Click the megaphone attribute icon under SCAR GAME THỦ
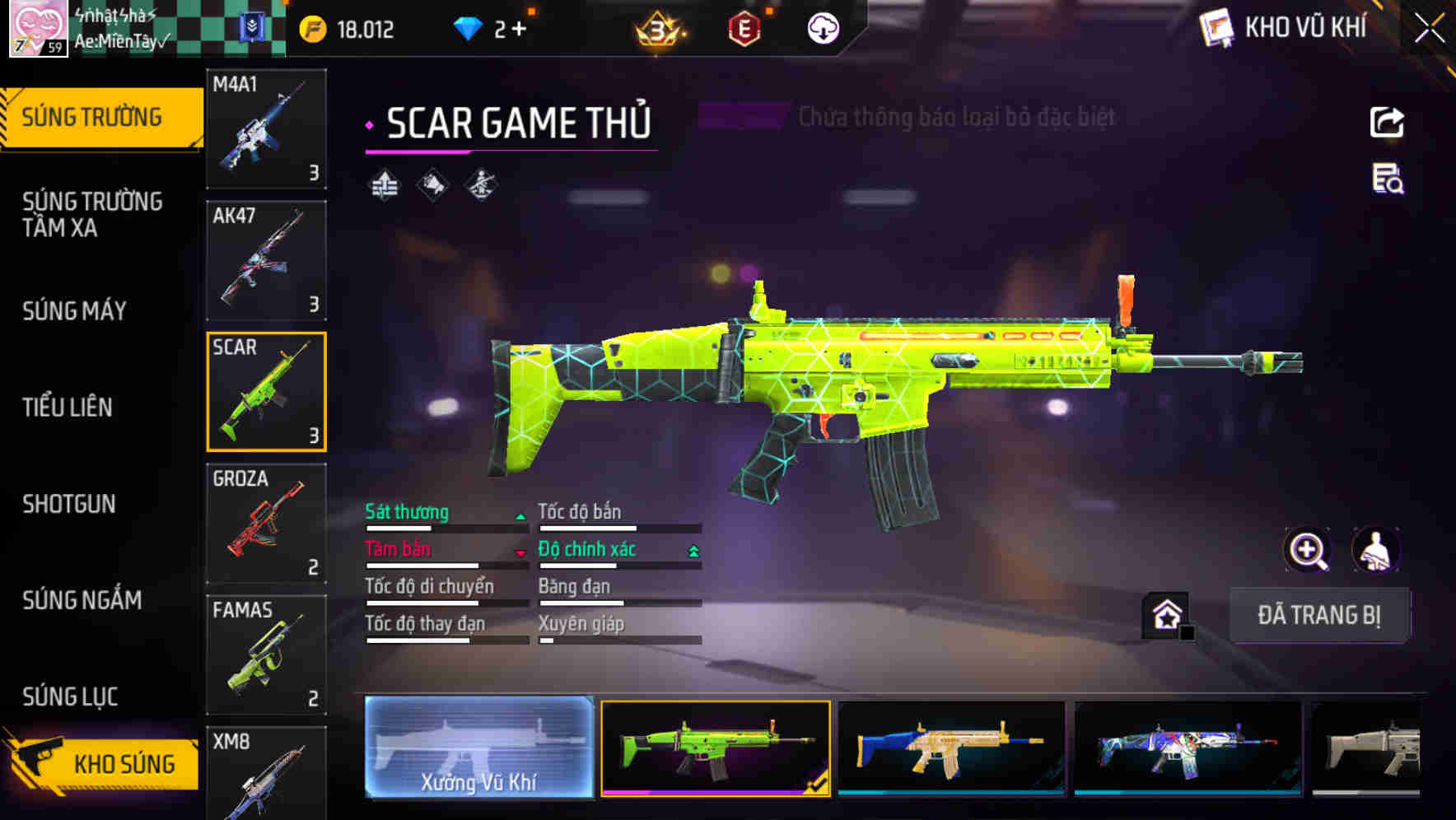The width and height of the screenshot is (1456, 820). 432,184
